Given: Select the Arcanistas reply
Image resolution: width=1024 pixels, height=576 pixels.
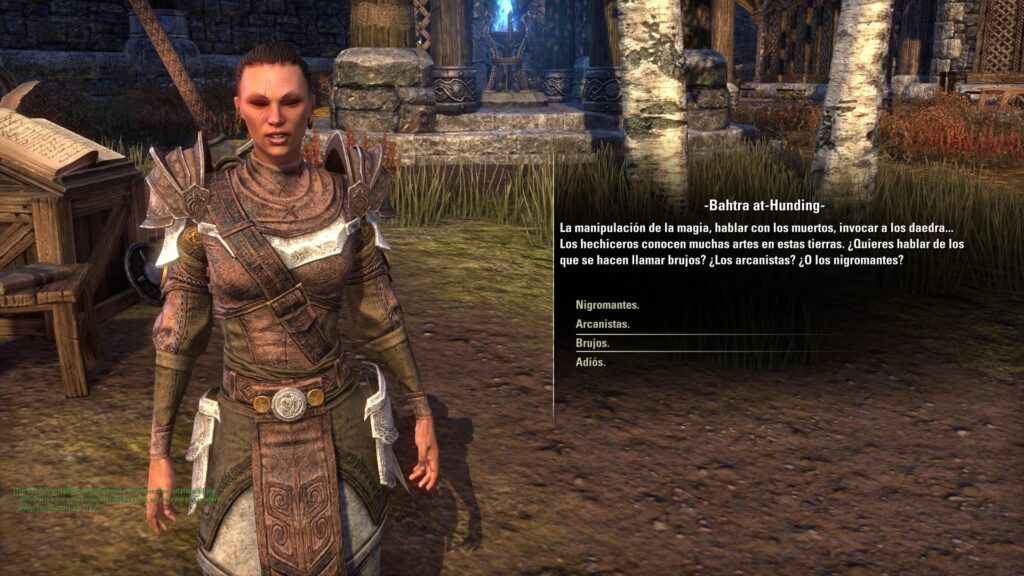Looking at the screenshot, I should click(602, 324).
